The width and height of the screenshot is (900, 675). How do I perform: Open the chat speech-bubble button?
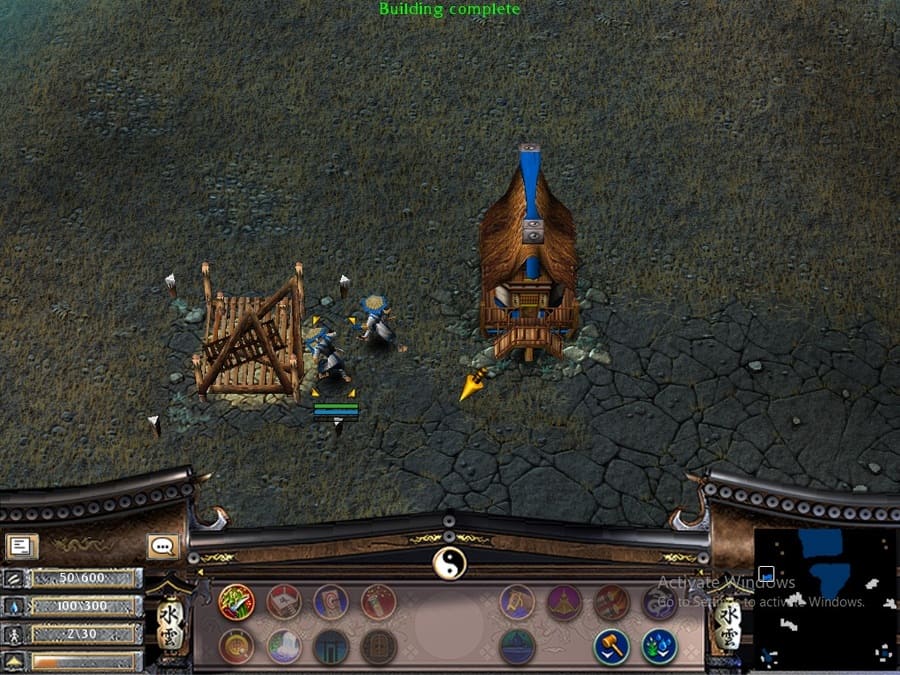coord(163,546)
